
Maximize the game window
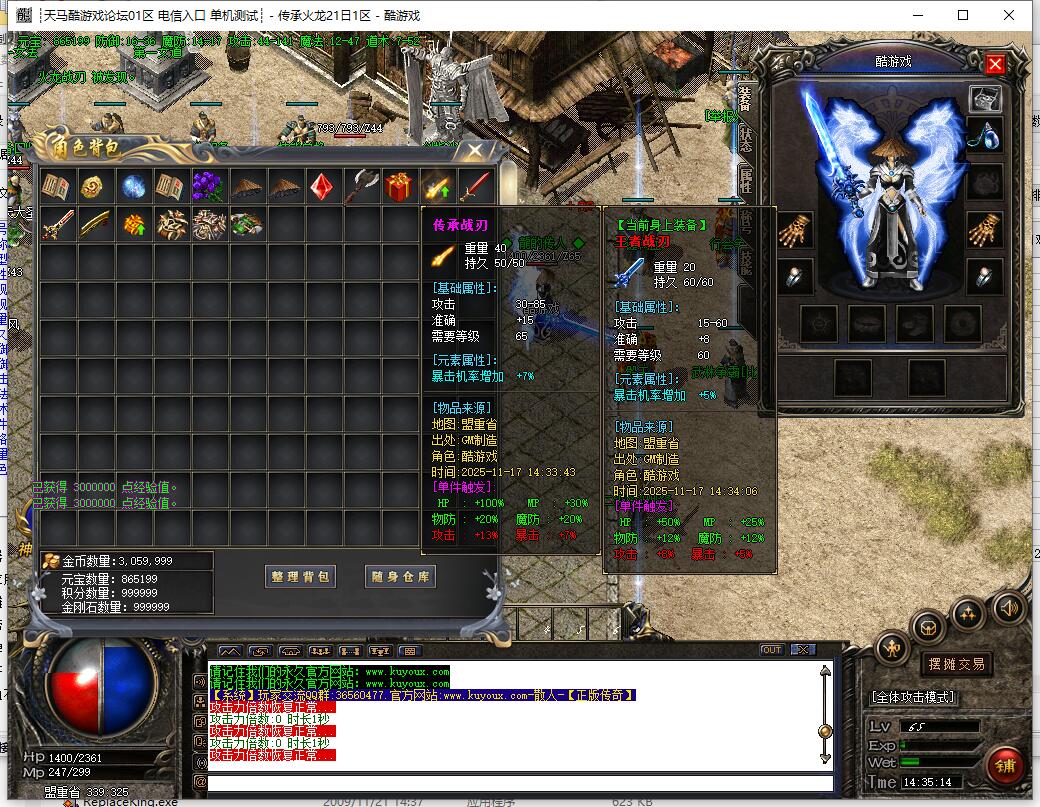[x=963, y=15]
